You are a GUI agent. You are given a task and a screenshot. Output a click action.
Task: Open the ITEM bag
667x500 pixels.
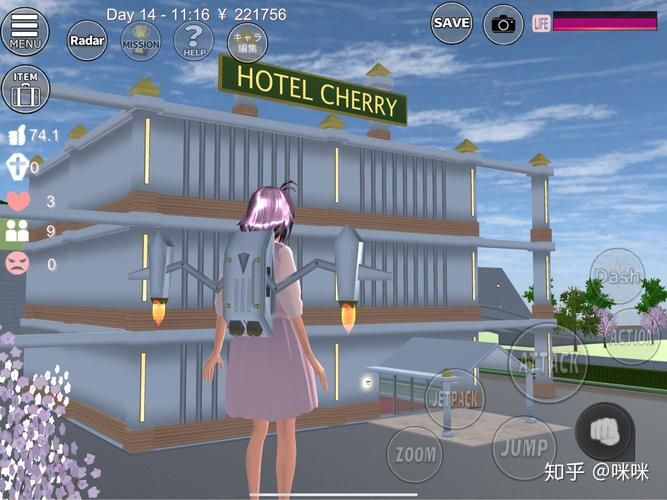25,89
